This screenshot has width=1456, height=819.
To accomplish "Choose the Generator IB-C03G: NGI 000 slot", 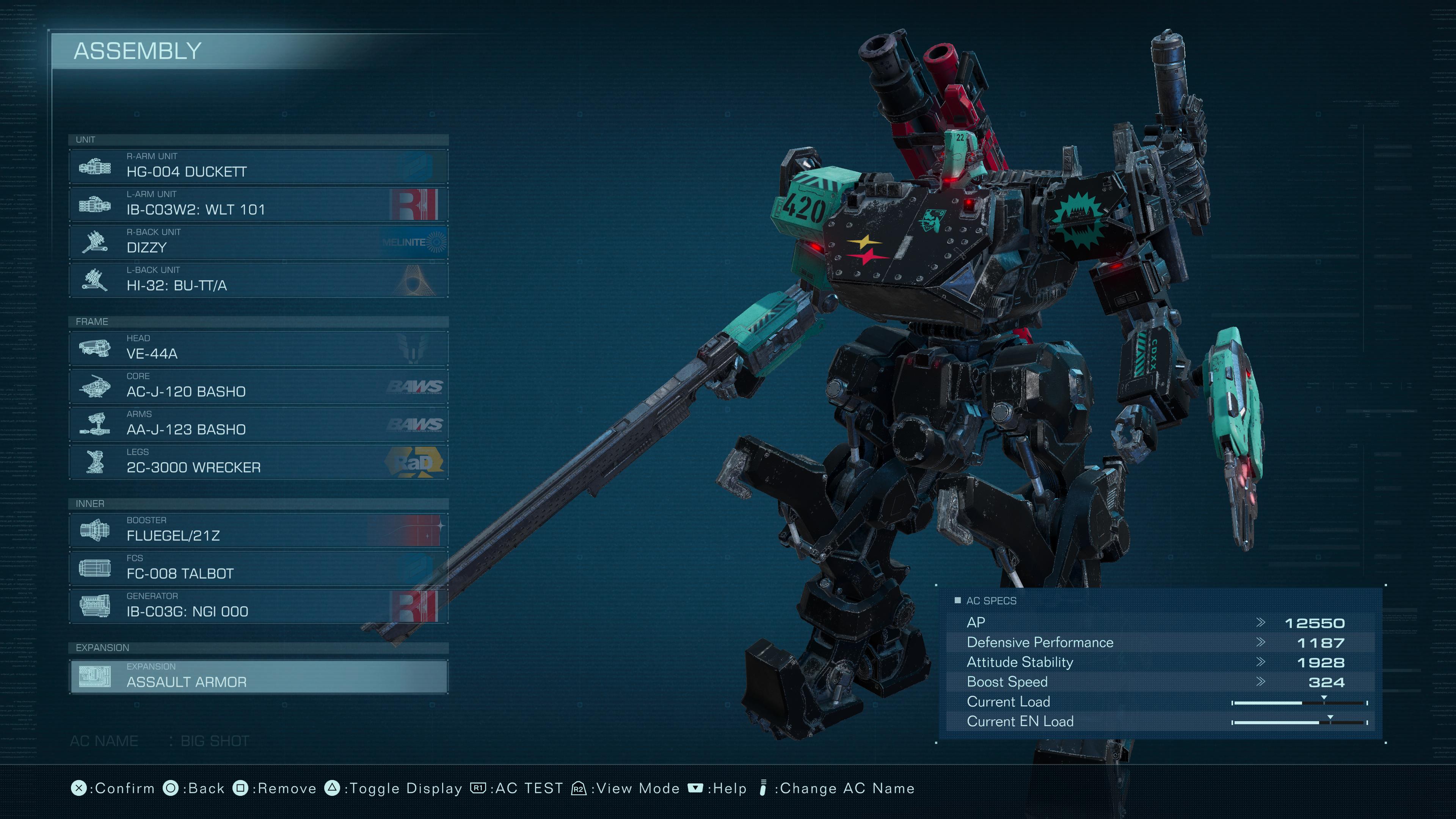I will (258, 606).
